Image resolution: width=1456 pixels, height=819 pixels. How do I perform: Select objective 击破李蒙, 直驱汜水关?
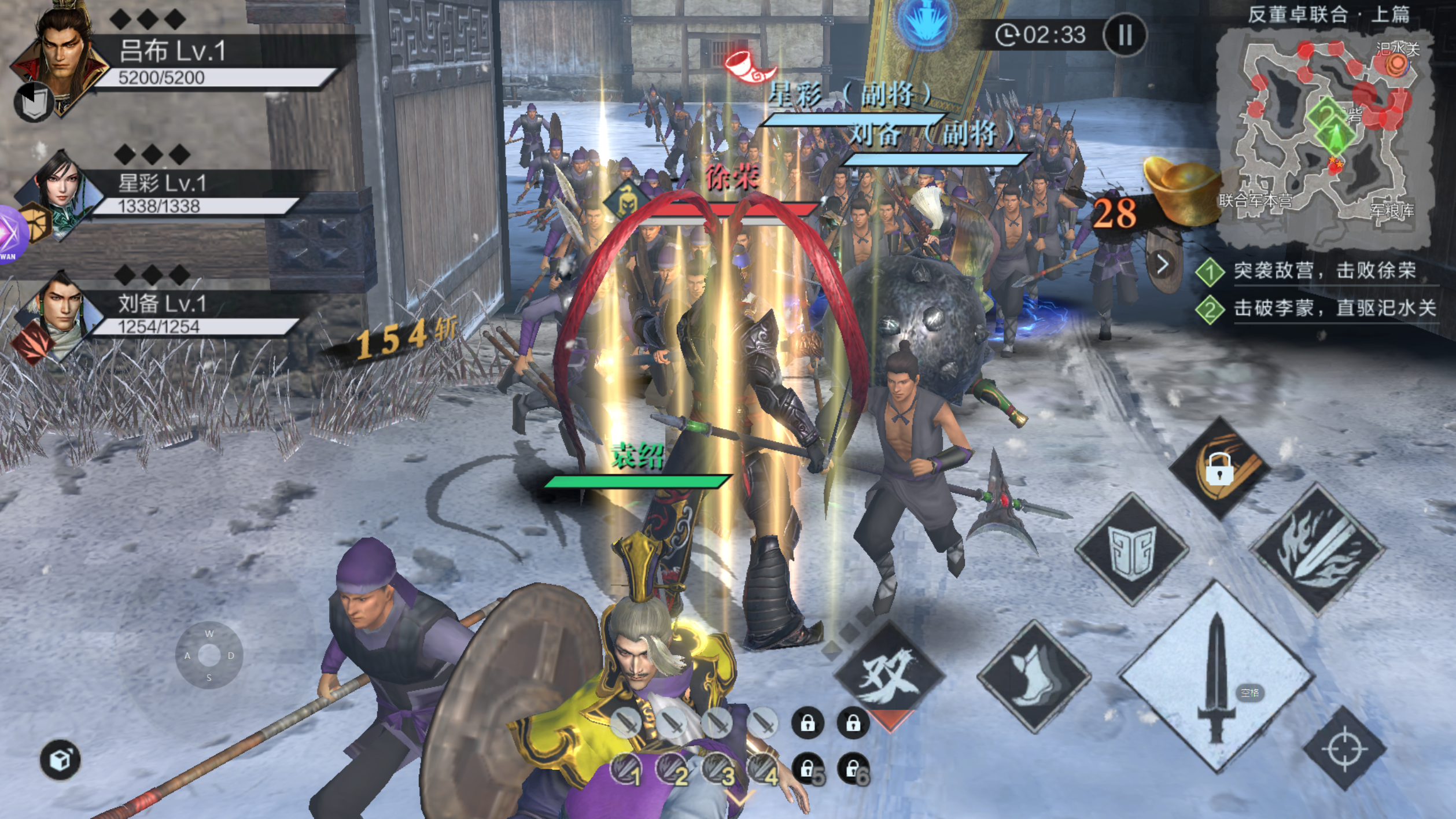click(1333, 308)
